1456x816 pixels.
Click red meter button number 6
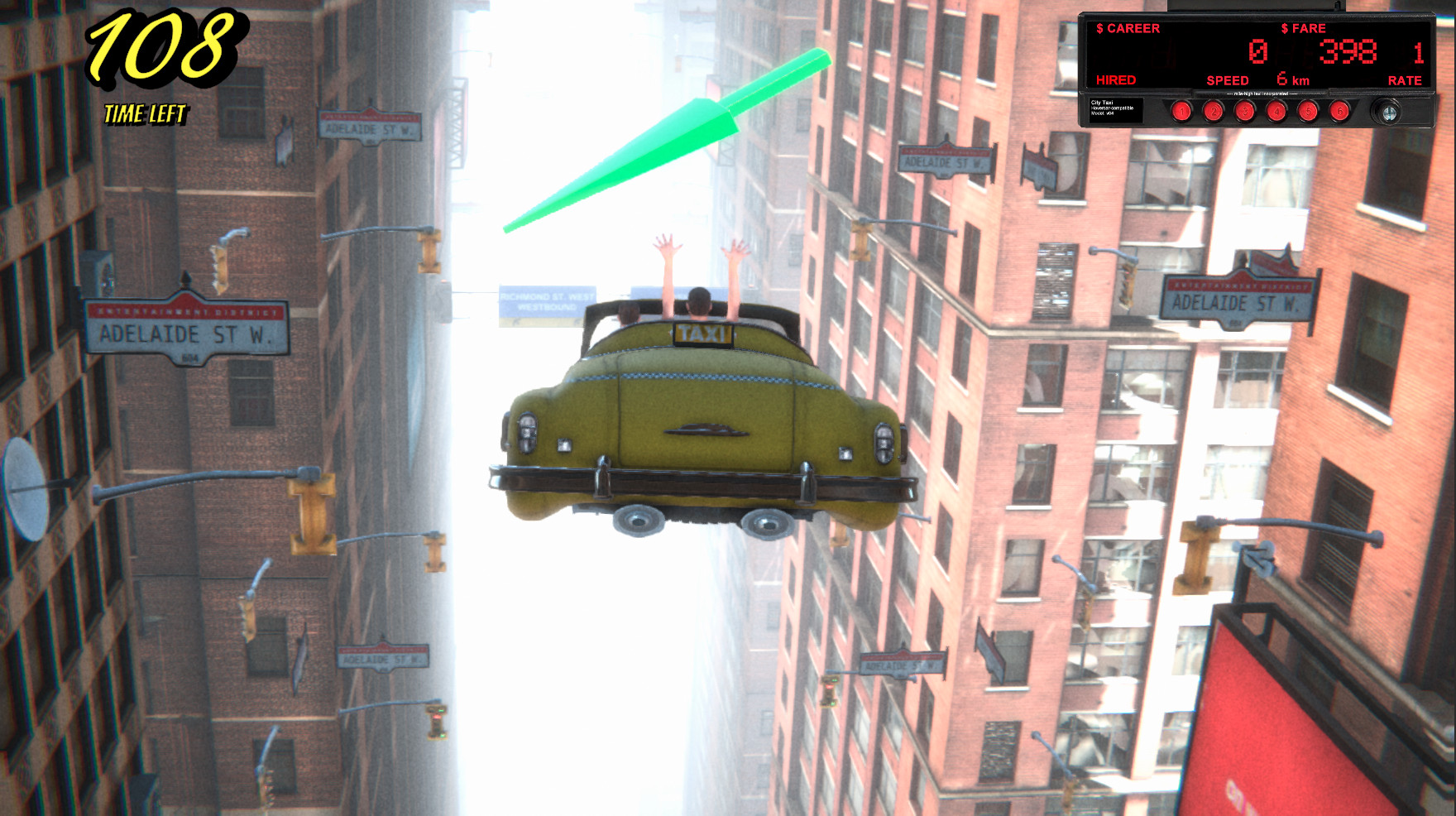pos(1339,111)
